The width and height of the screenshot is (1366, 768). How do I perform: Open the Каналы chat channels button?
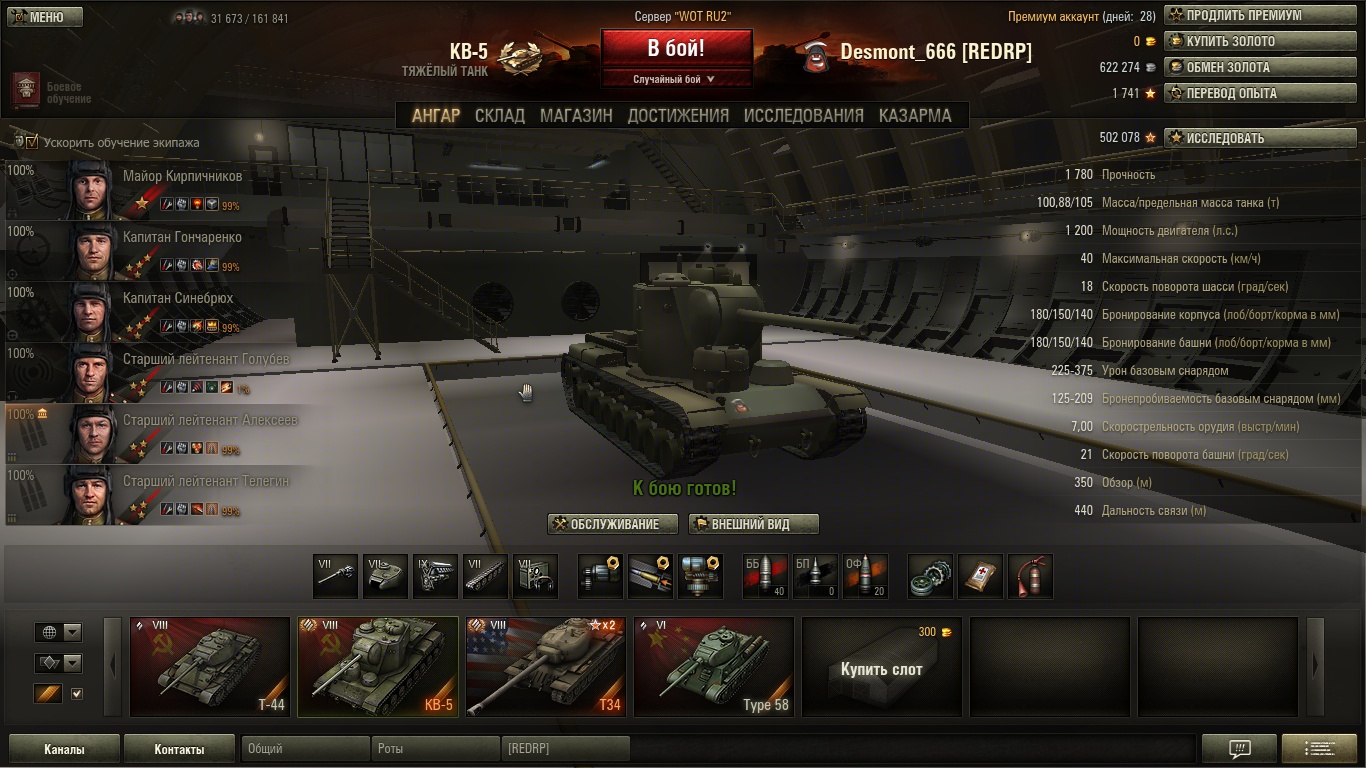coord(64,749)
